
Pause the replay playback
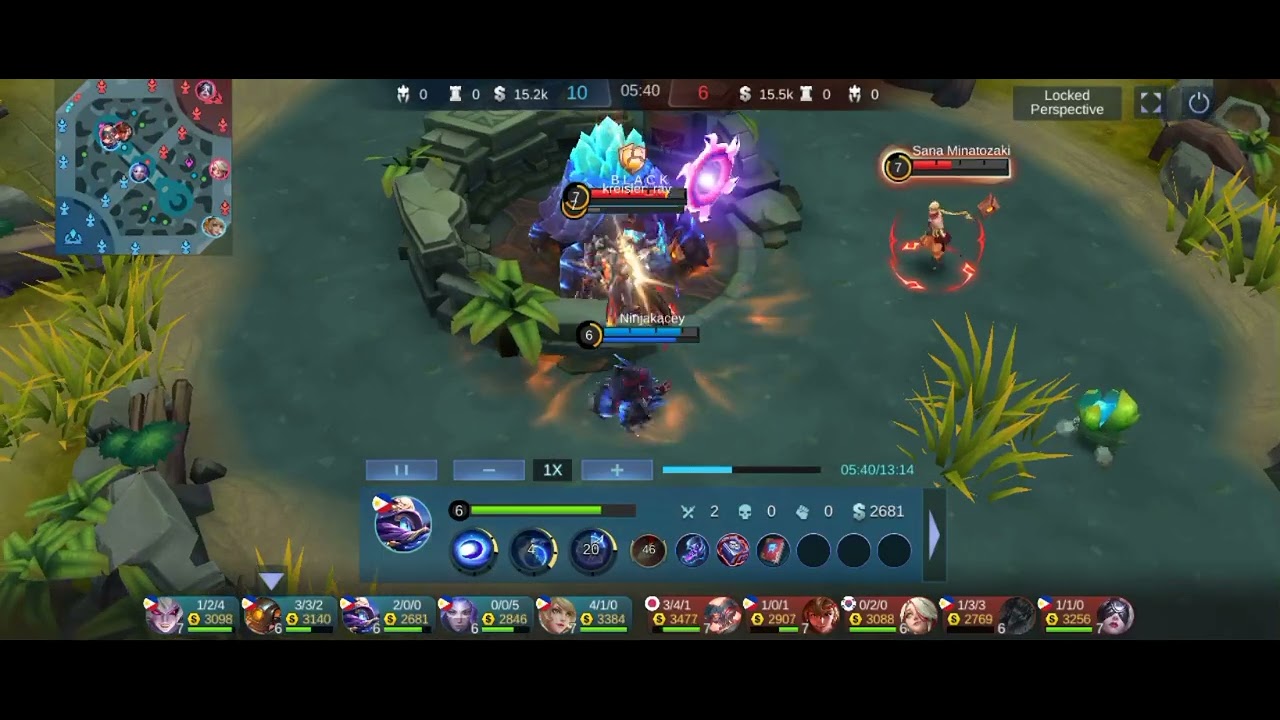click(401, 470)
